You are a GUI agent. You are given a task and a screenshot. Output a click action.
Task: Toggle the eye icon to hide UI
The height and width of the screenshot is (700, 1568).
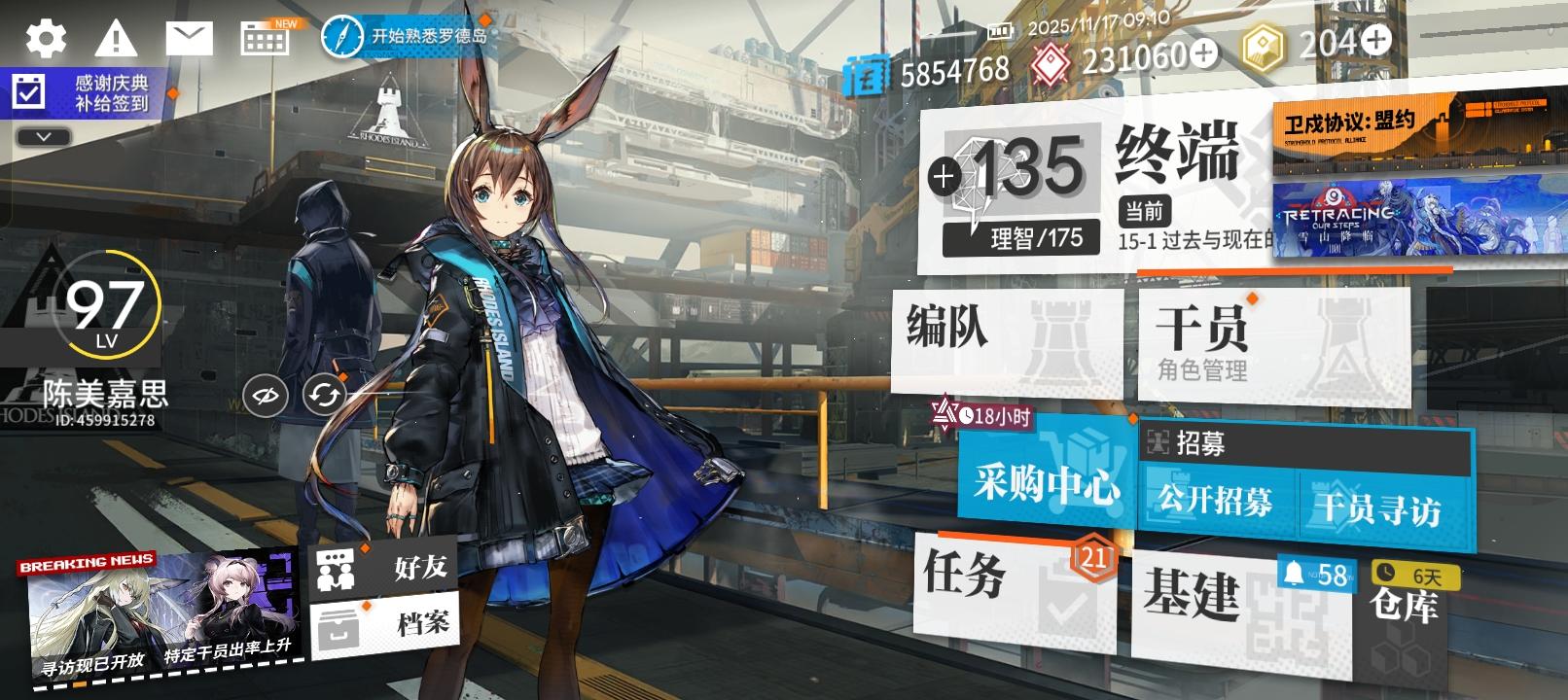click(x=263, y=394)
